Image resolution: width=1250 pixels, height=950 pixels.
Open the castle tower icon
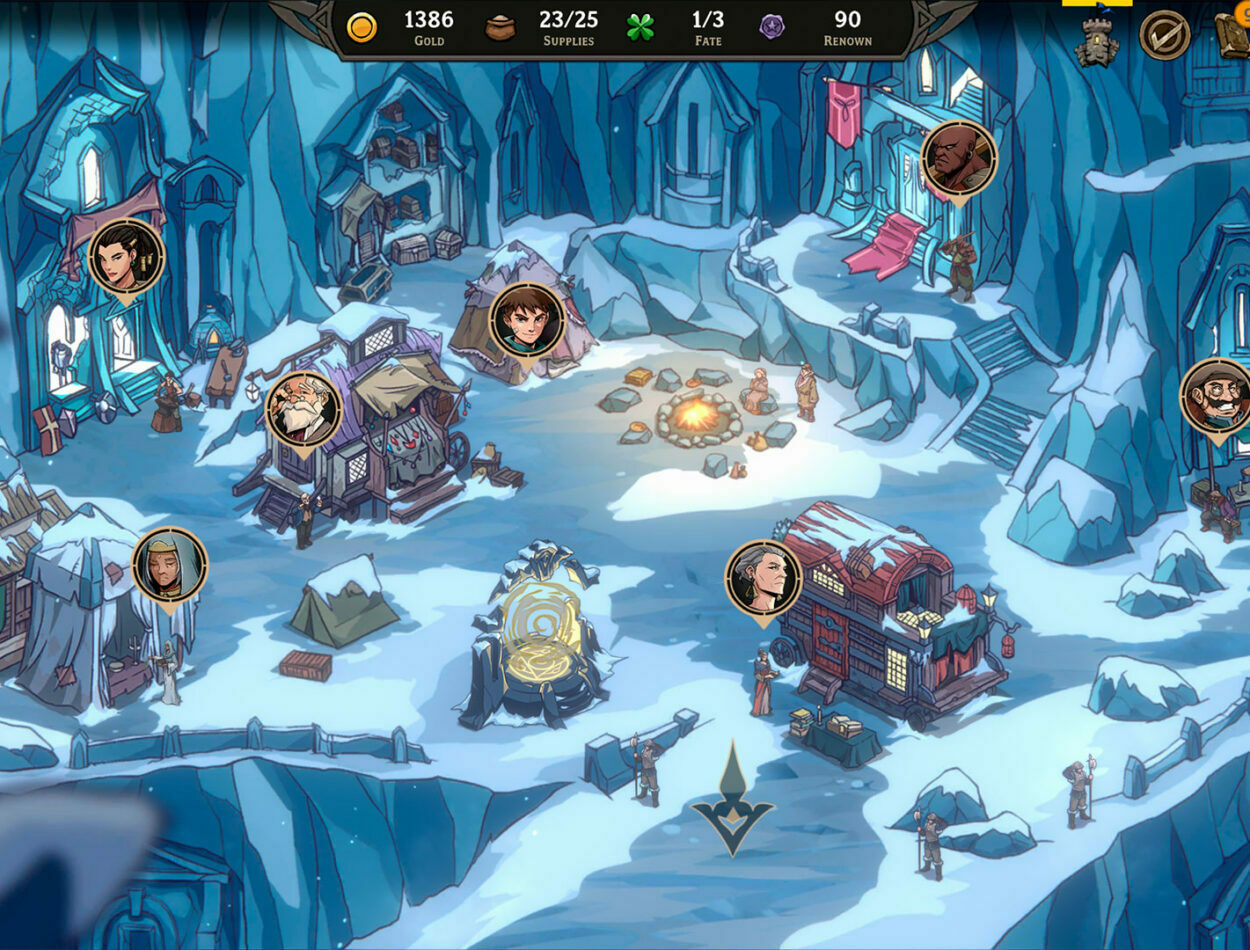point(1097,41)
